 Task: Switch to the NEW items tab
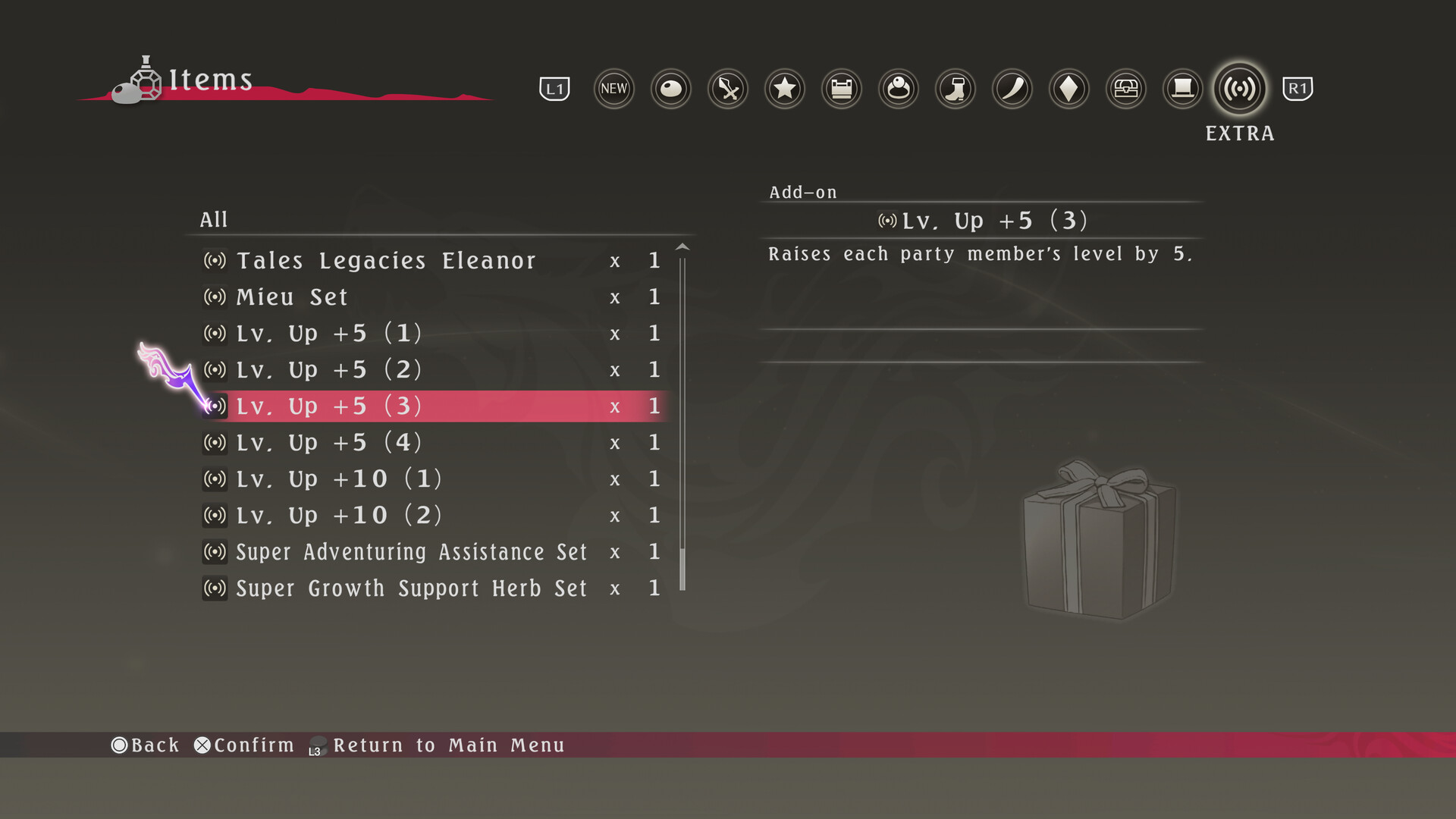(x=613, y=89)
